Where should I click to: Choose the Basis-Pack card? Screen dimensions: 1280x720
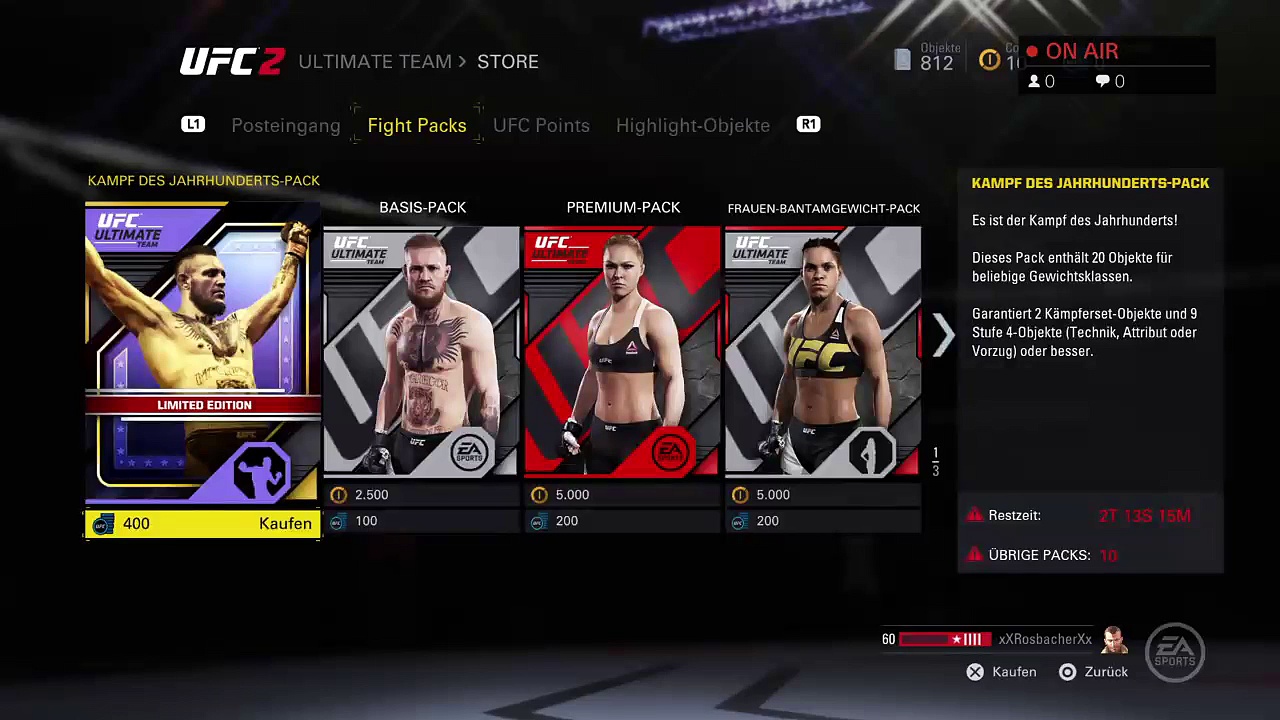tap(421, 350)
